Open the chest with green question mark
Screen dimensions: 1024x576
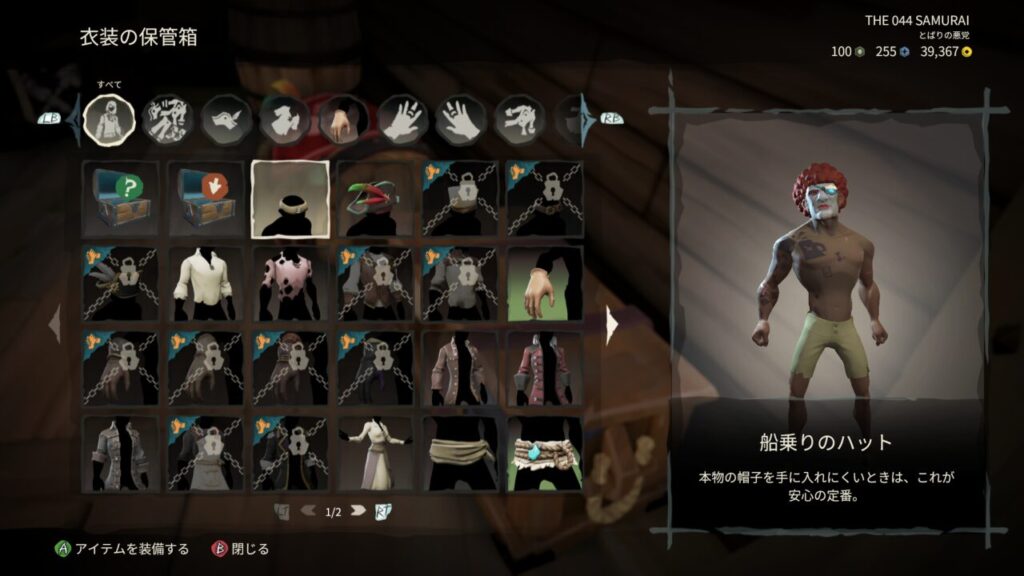tap(120, 198)
